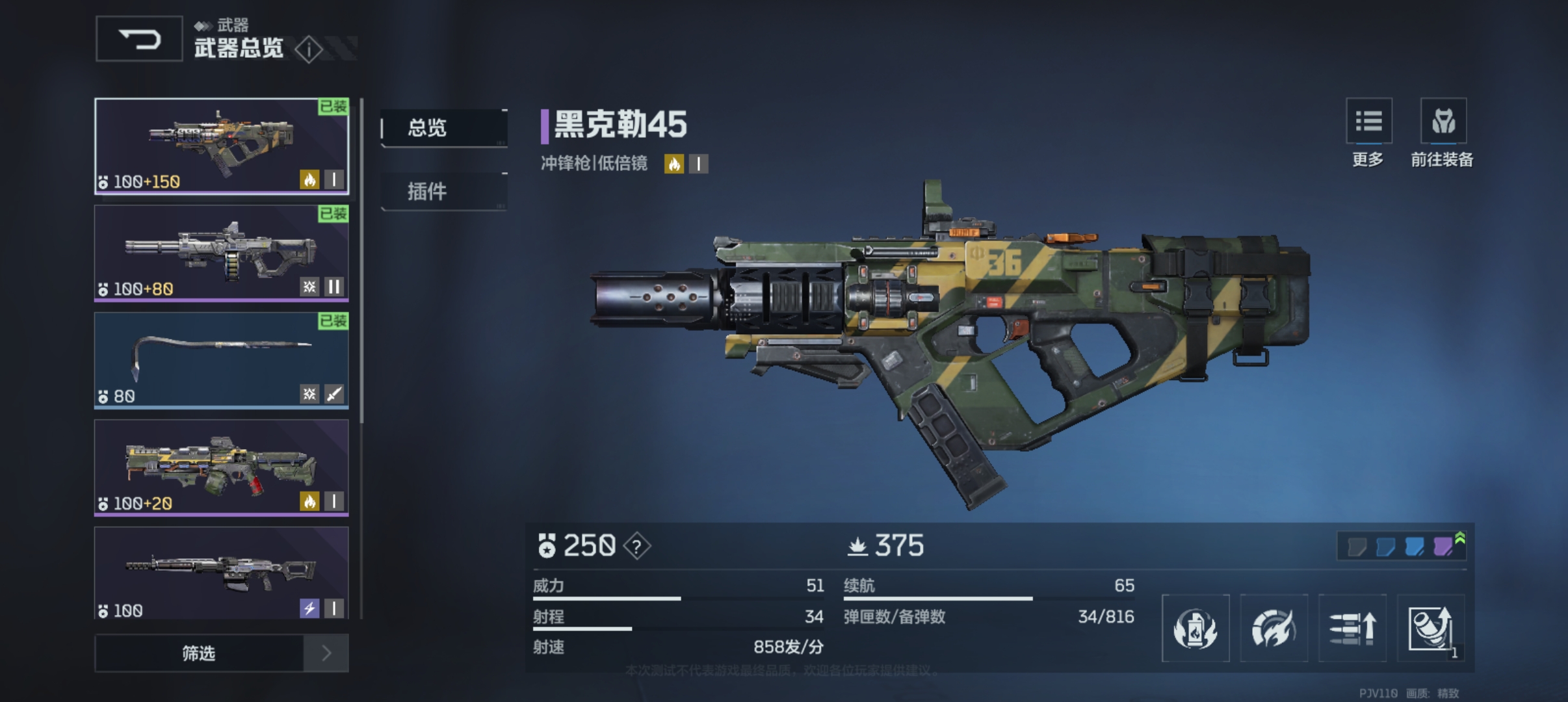Inspect the speed gauge perk icon
Image resolution: width=1568 pixels, height=702 pixels.
click(1274, 628)
